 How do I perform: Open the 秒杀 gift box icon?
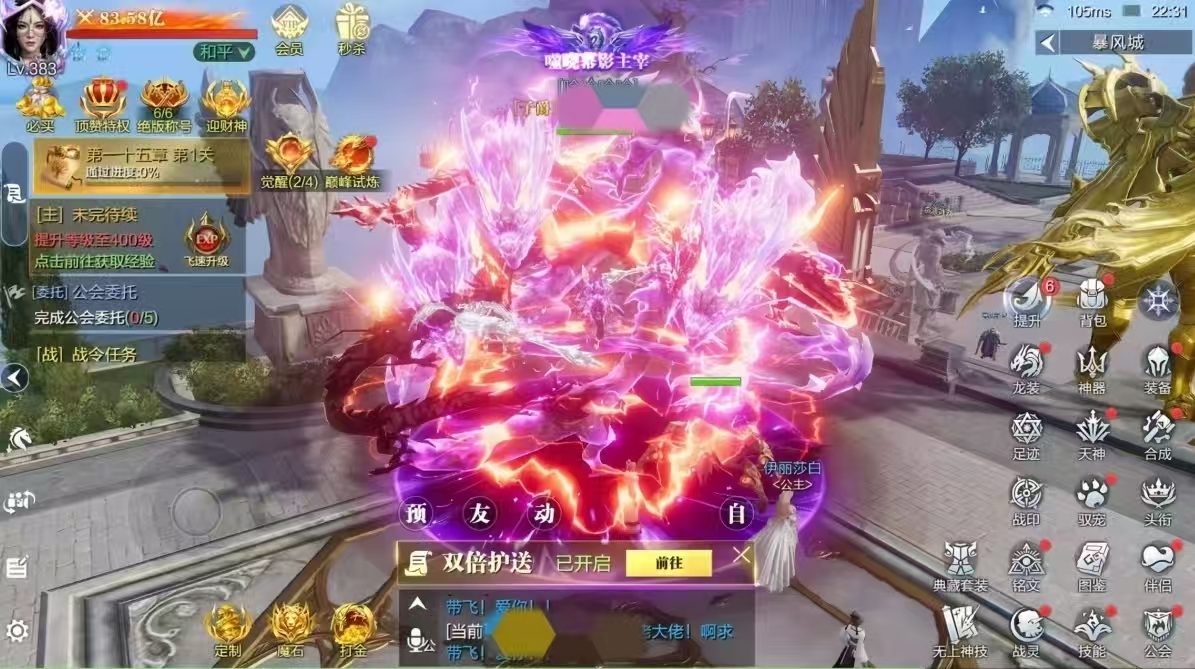pyautogui.click(x=352, y=28)
